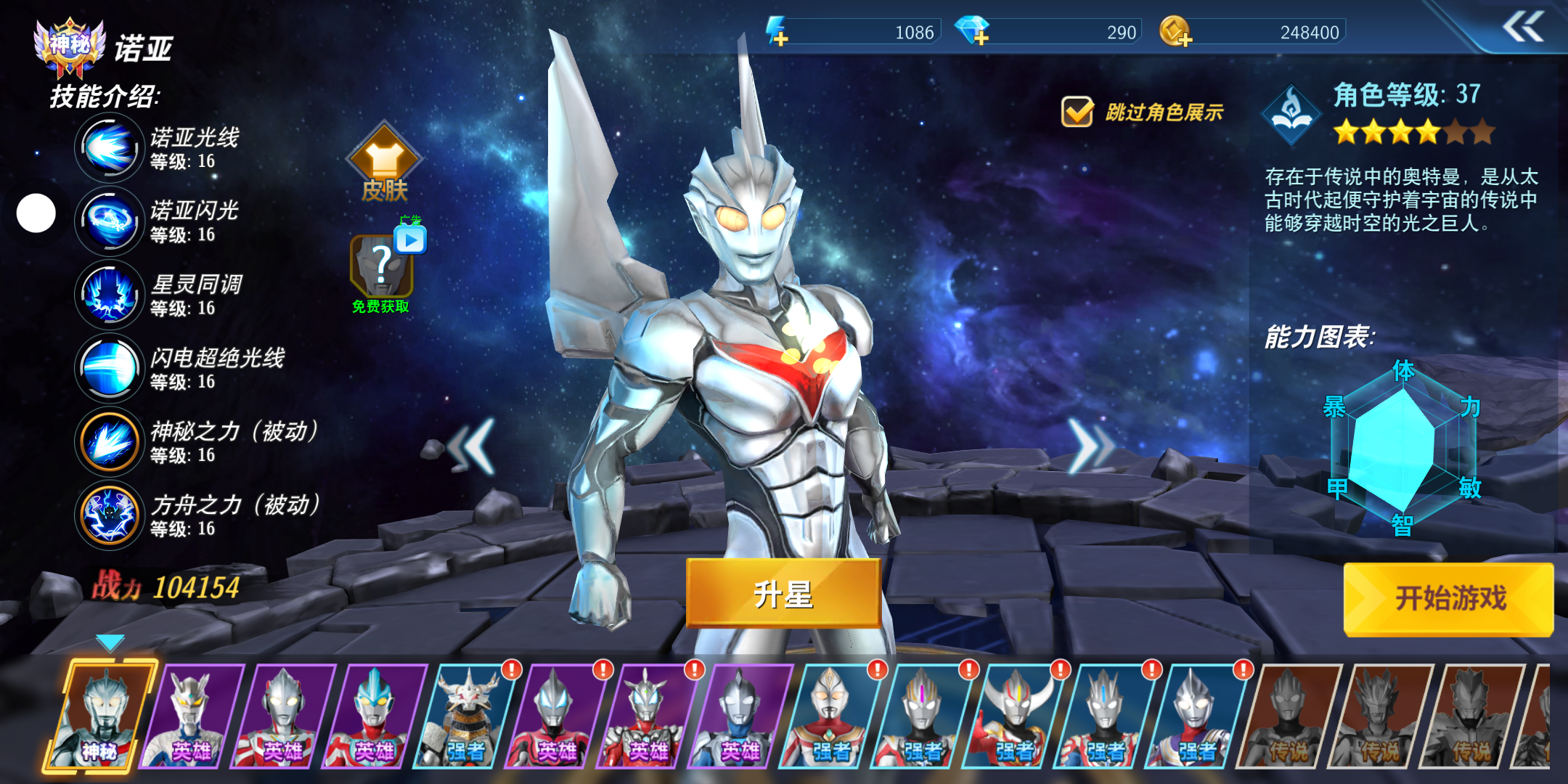Upgrade star rank with 升星 button
The height and width of the screenshot is (784, 1568).
783,594
